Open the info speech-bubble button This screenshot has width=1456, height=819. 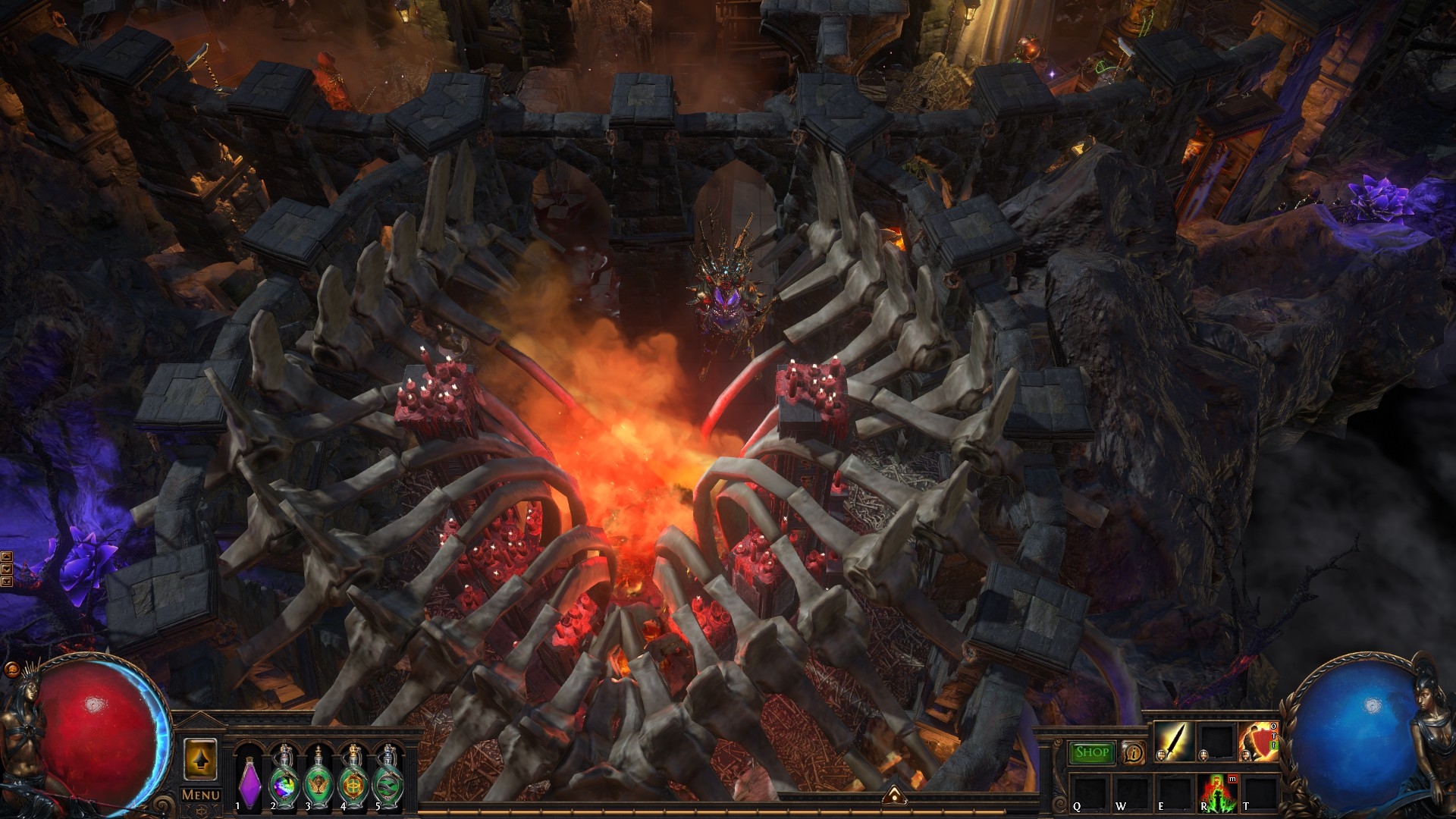click(1134, 752)
